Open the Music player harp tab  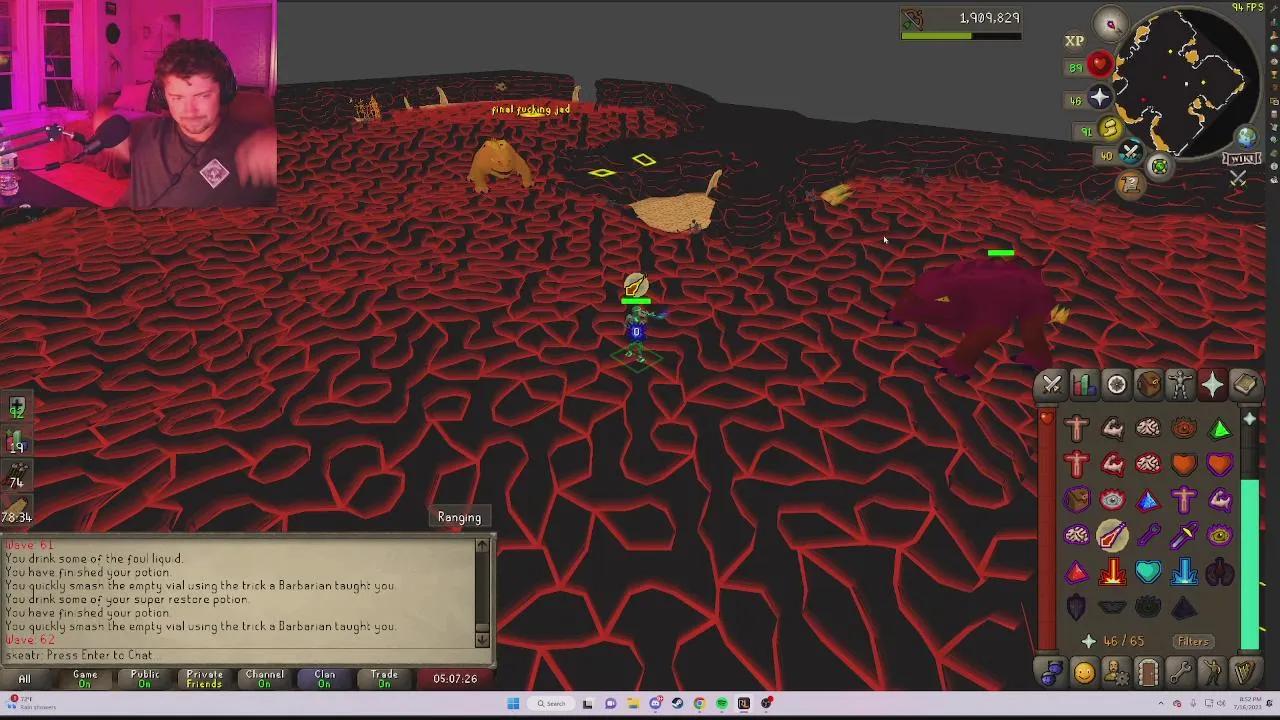(1245, 674)
